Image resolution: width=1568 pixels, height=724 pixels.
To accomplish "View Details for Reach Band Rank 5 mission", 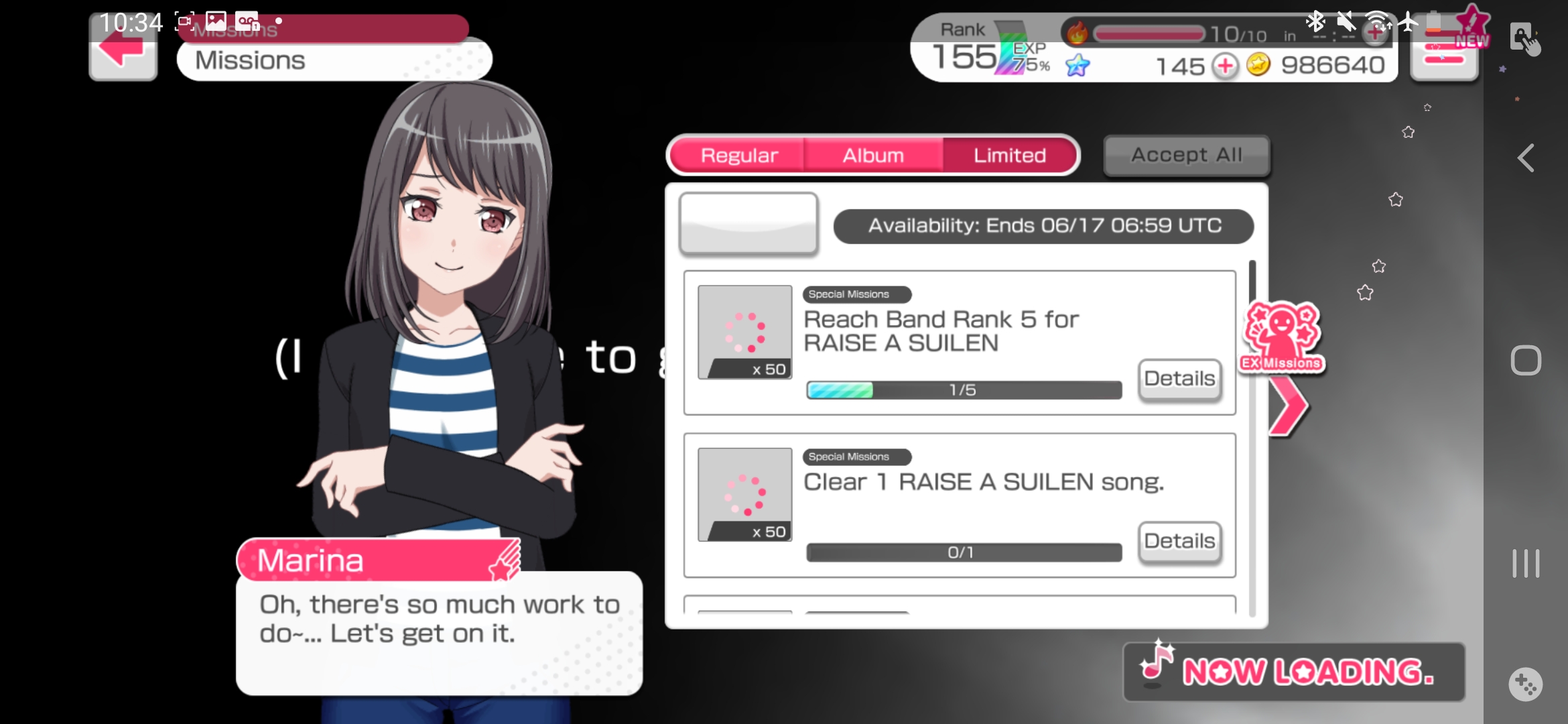I will pyautogui.click(x=1179, y=379).
